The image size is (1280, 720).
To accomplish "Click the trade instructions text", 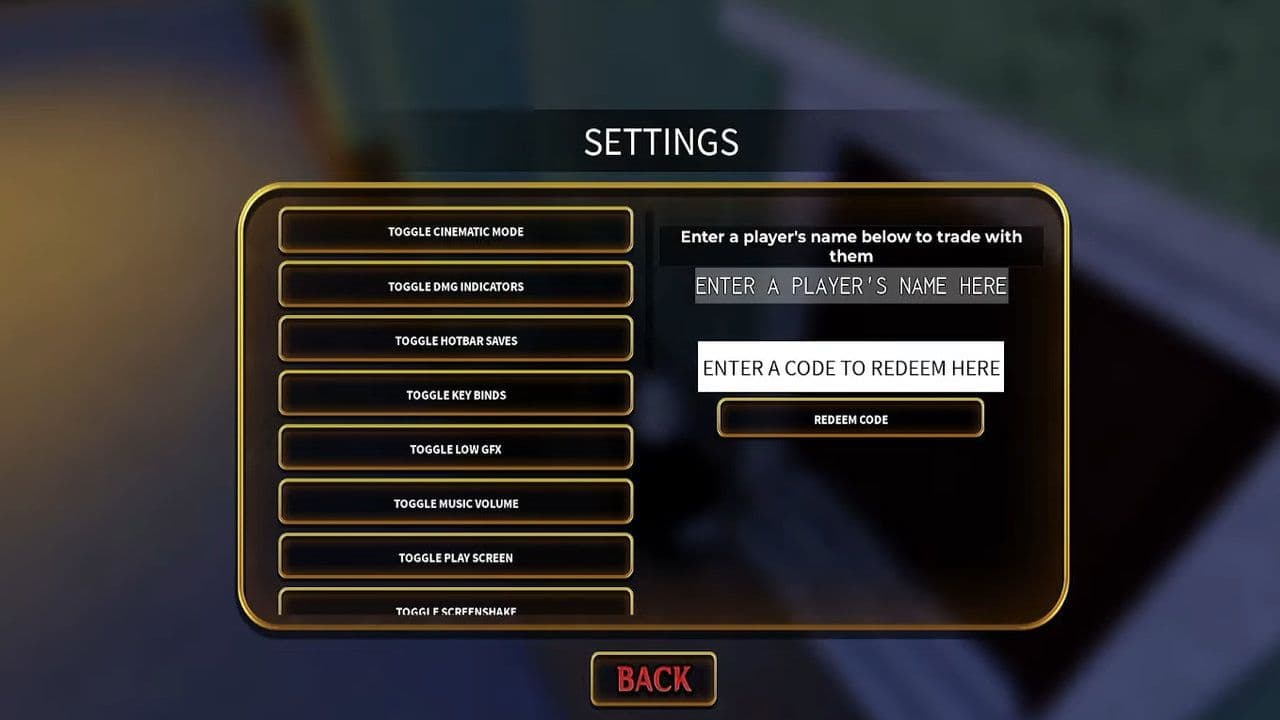I will (850, 246).
